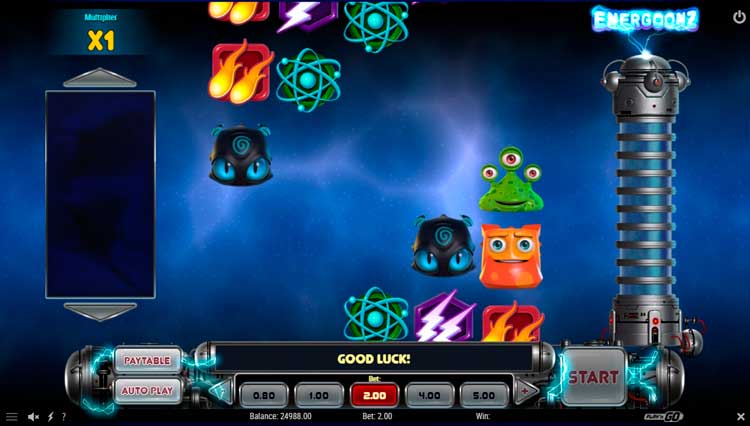Click the up arrow above the multiplier panel
This screenshot has width=750, height=426.
coord(99,78)
